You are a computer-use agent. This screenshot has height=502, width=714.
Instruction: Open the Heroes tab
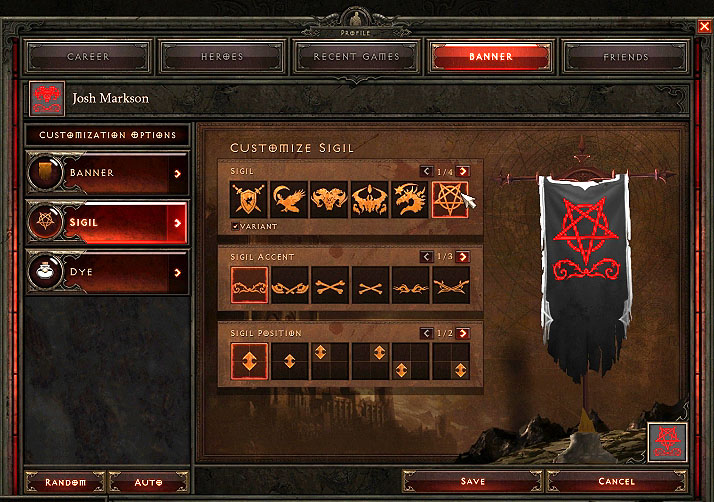[221, 57]
